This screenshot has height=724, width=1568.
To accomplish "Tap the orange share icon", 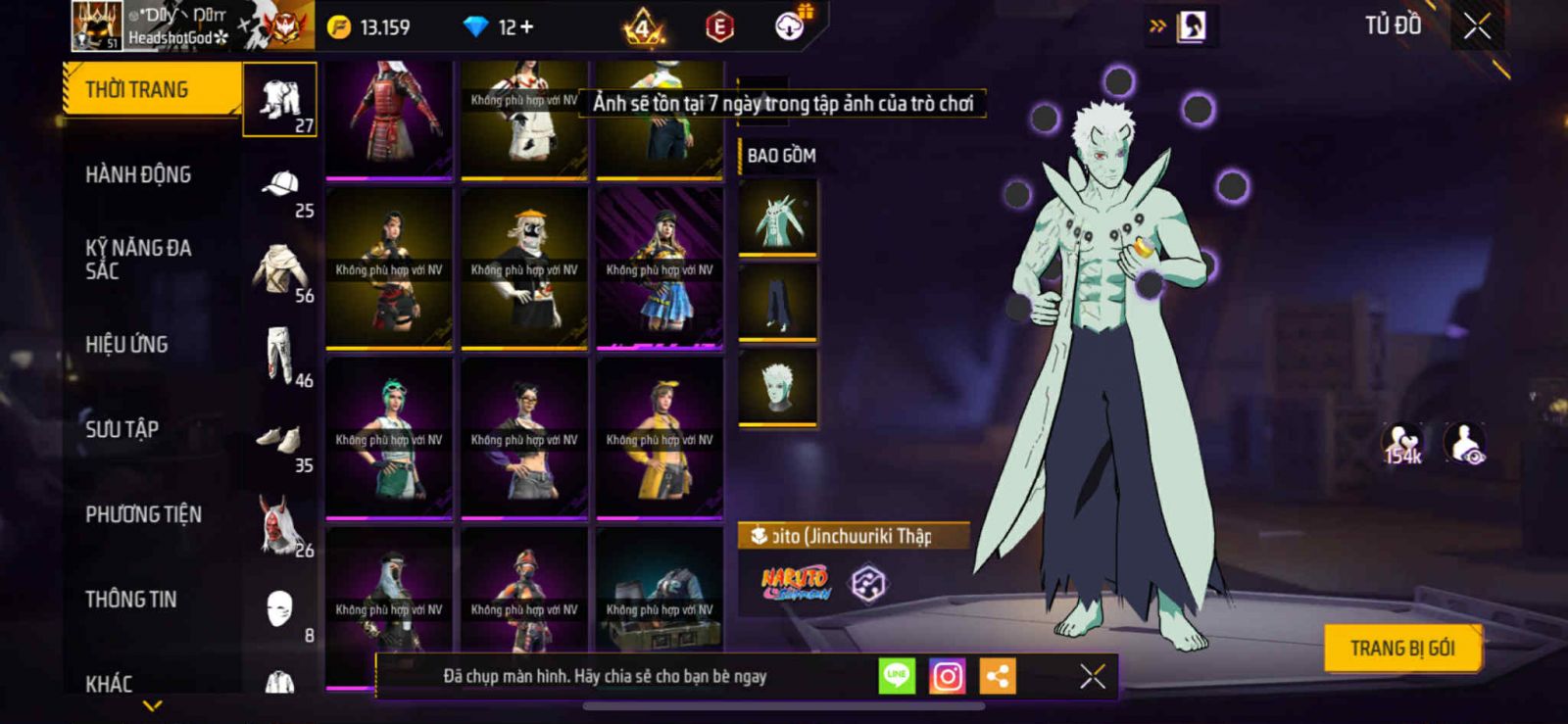I will click(998, 676).
